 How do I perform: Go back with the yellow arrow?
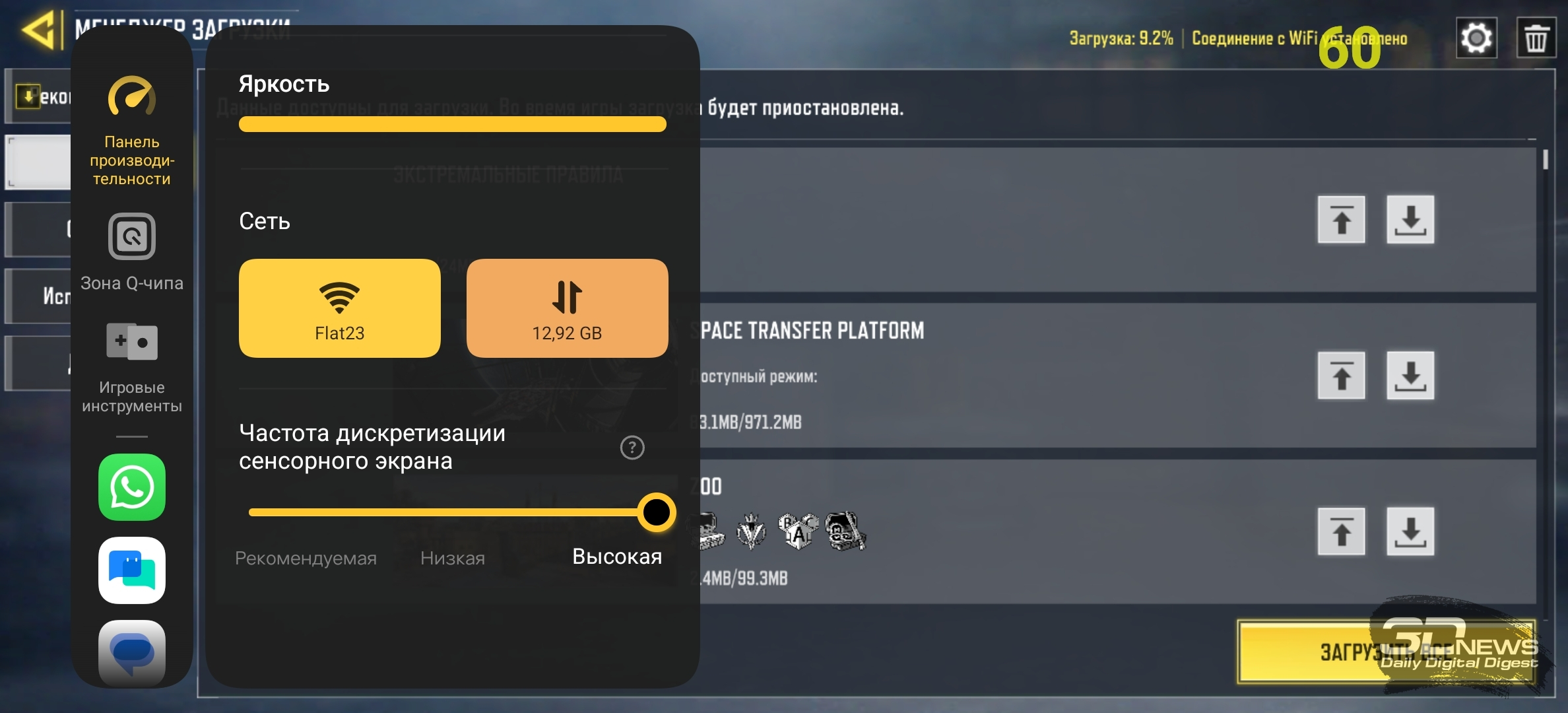(x=38, y=30)
